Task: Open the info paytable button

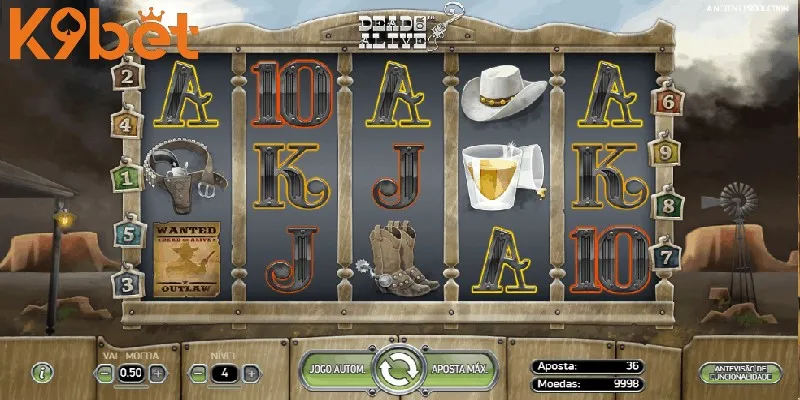Action: pos(41,372)
